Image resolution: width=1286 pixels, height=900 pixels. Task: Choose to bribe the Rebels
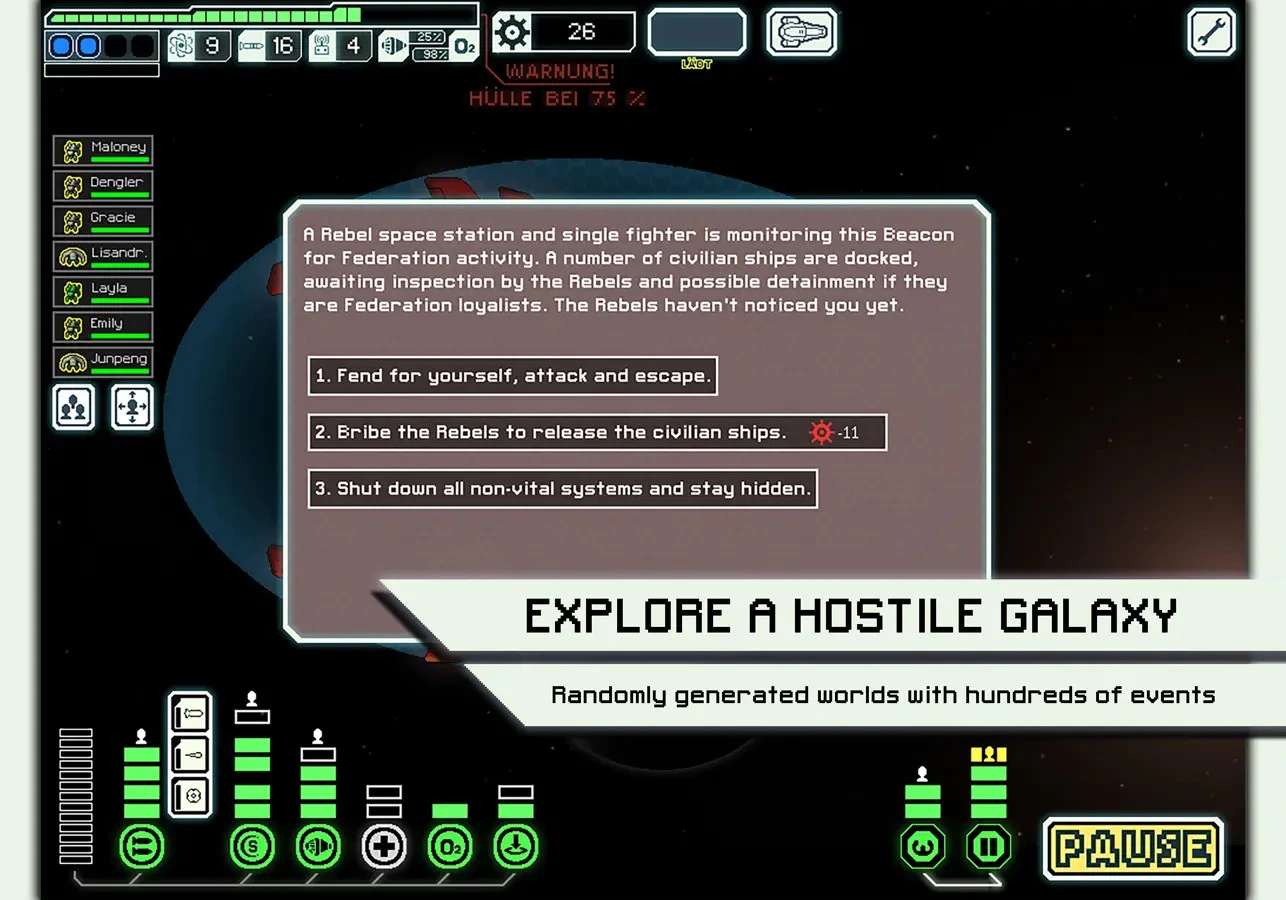(x=597, y=432)
